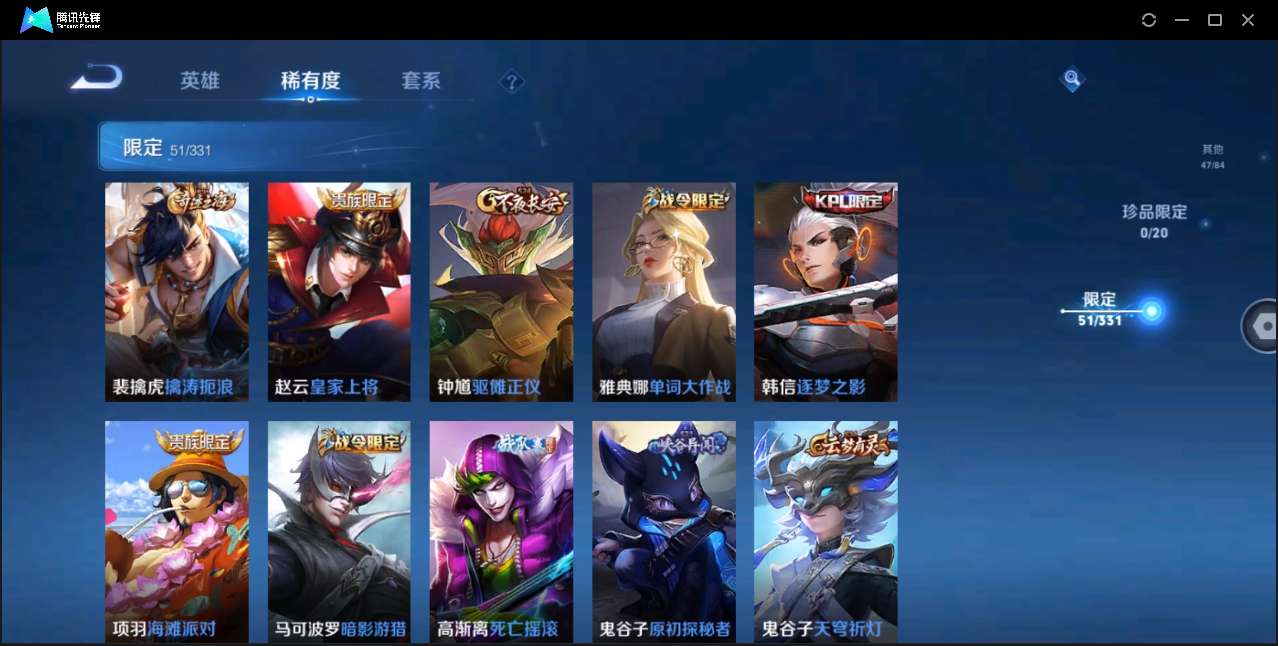1278x646 pixels.
Task: Open the magnifier search icon
Action: click(x=1072, y=78)
